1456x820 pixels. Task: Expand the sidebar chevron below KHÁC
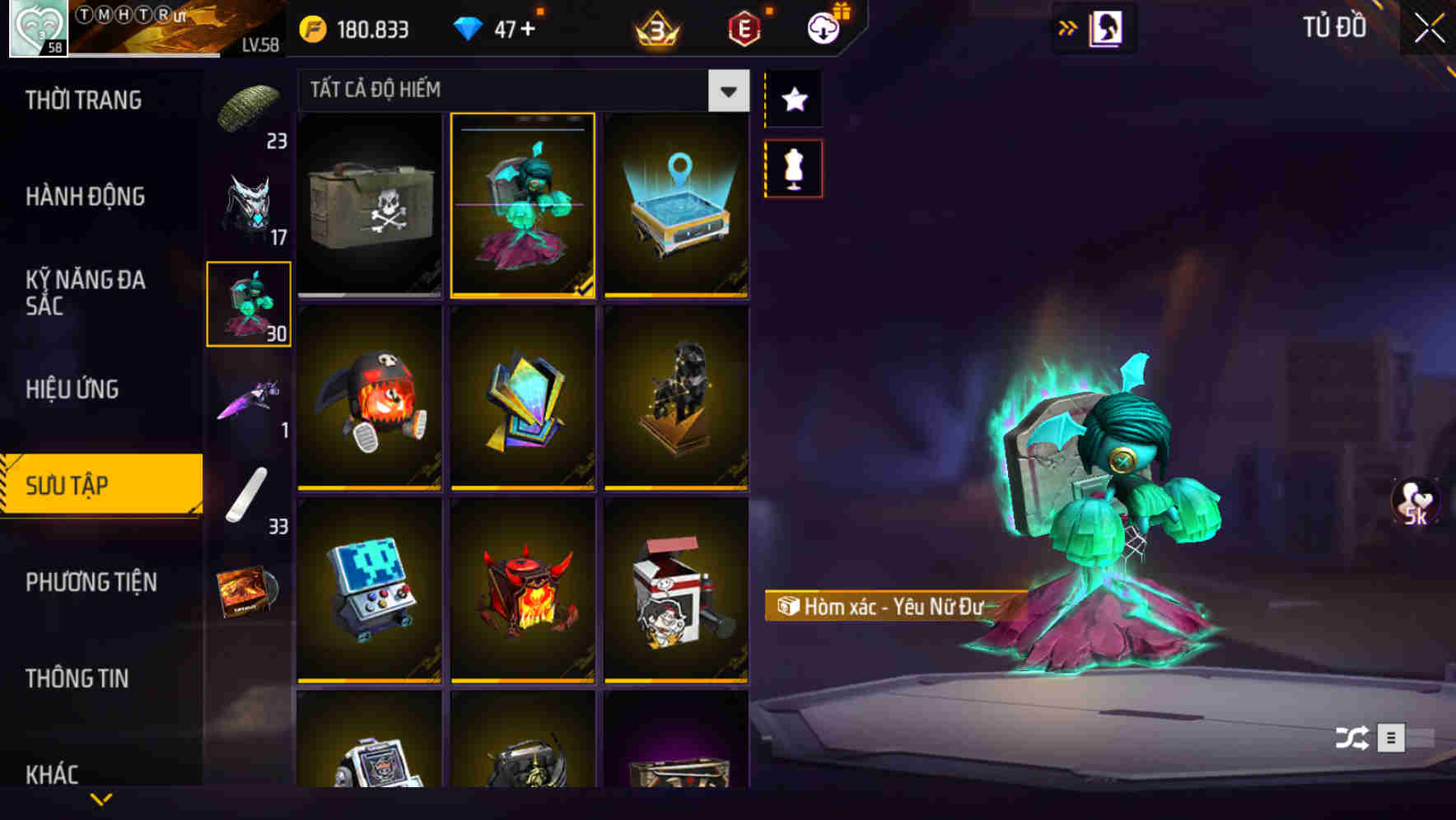(100, 799)
